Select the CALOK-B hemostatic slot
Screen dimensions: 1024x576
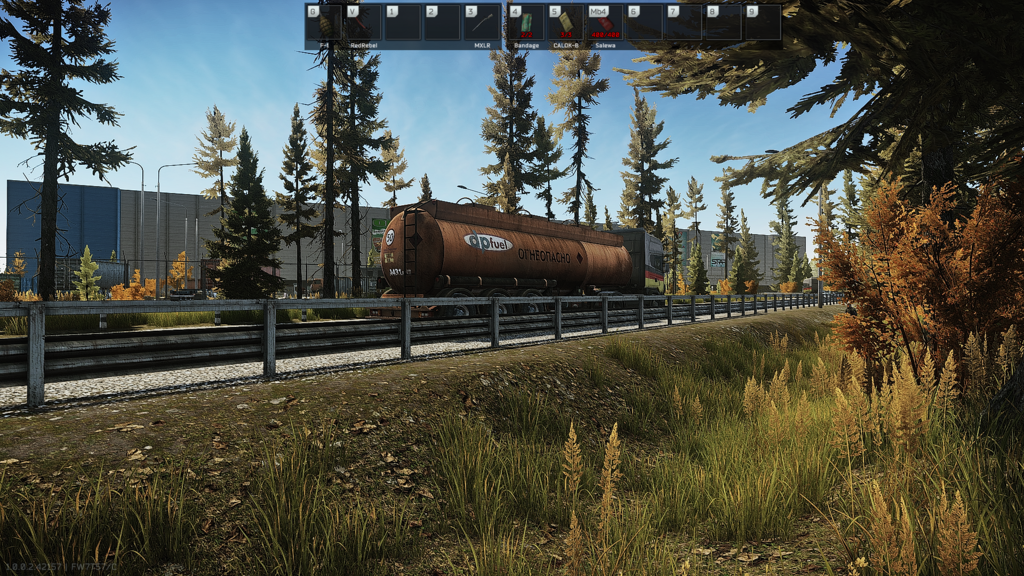[565, 23]
